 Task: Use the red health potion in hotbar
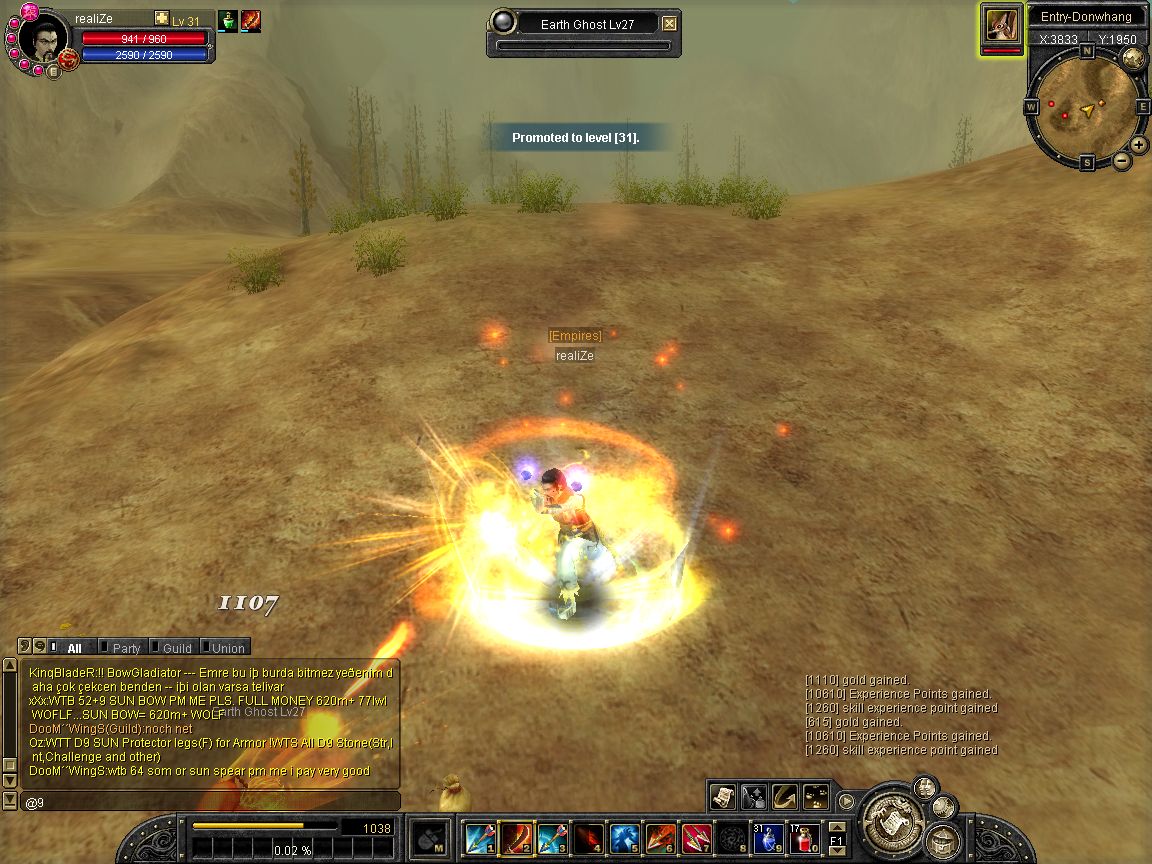pos(805,837)
